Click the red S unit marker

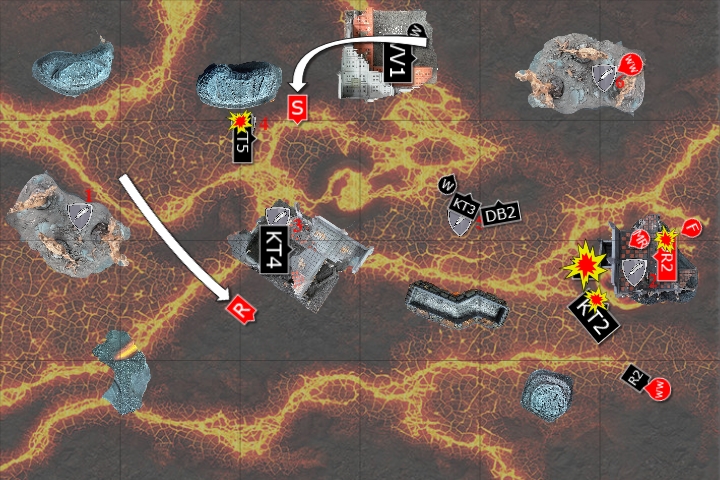click(296, 109)
